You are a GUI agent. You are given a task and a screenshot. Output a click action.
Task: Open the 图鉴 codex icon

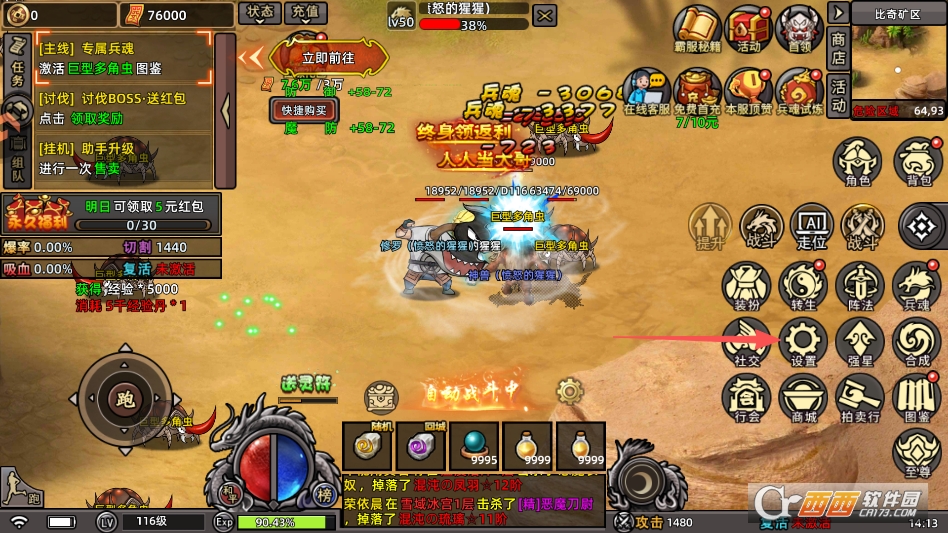tap(916, 397)
